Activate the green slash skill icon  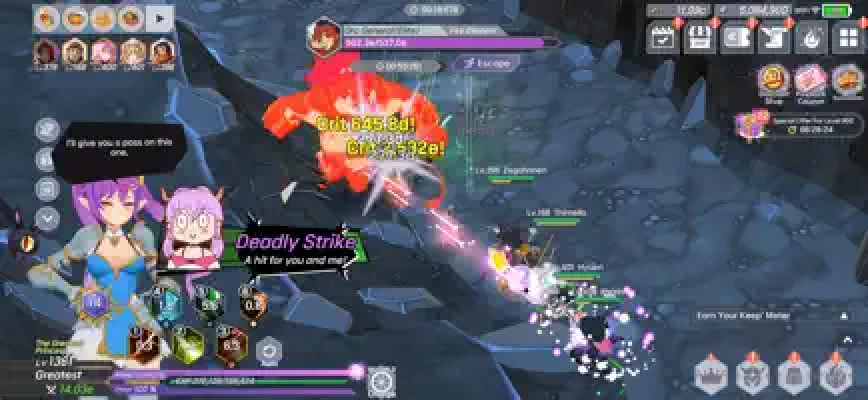pyautogui.click(x=188, y=346)
